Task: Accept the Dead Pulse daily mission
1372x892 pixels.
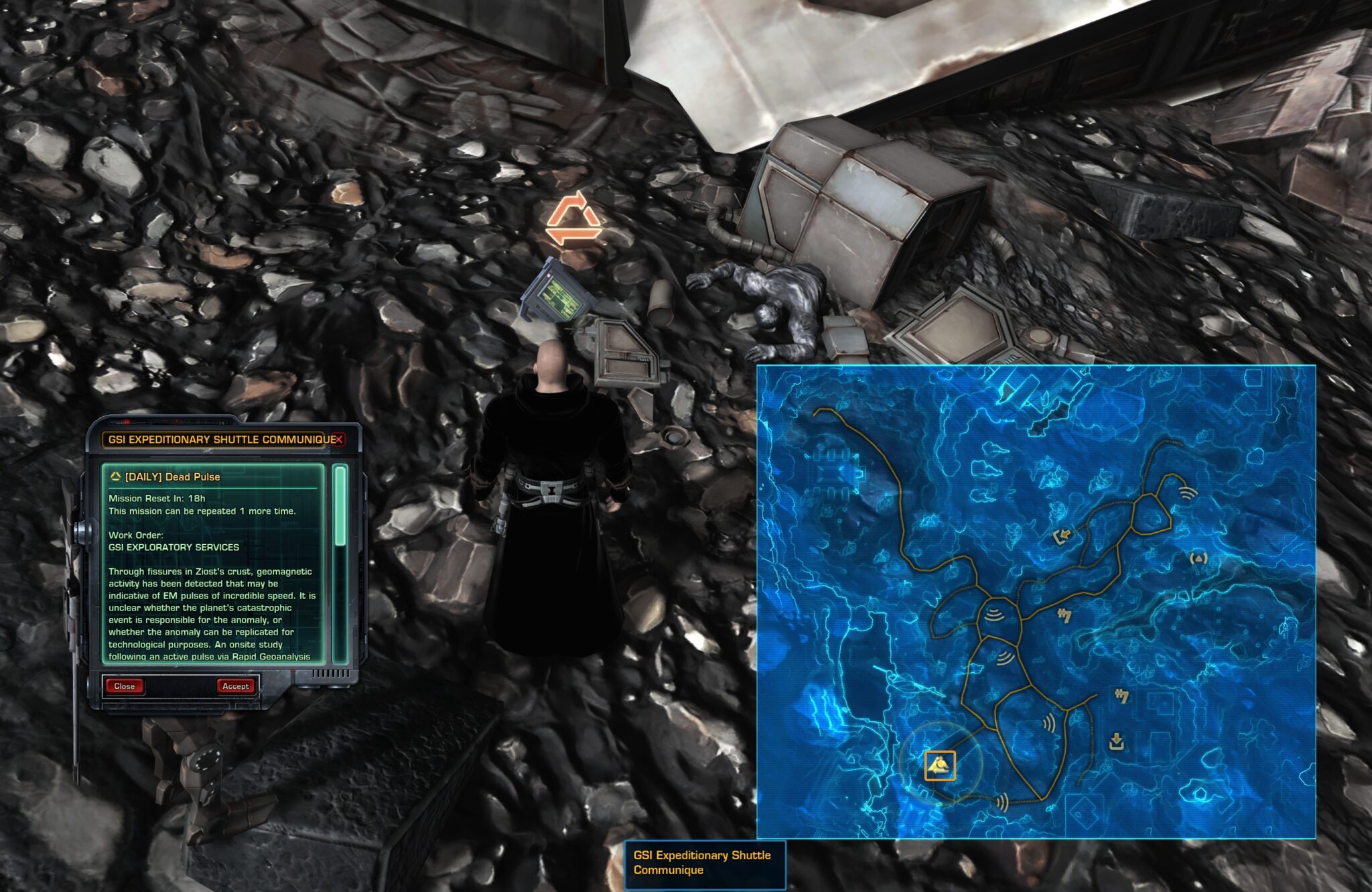Action: point(236,686)
